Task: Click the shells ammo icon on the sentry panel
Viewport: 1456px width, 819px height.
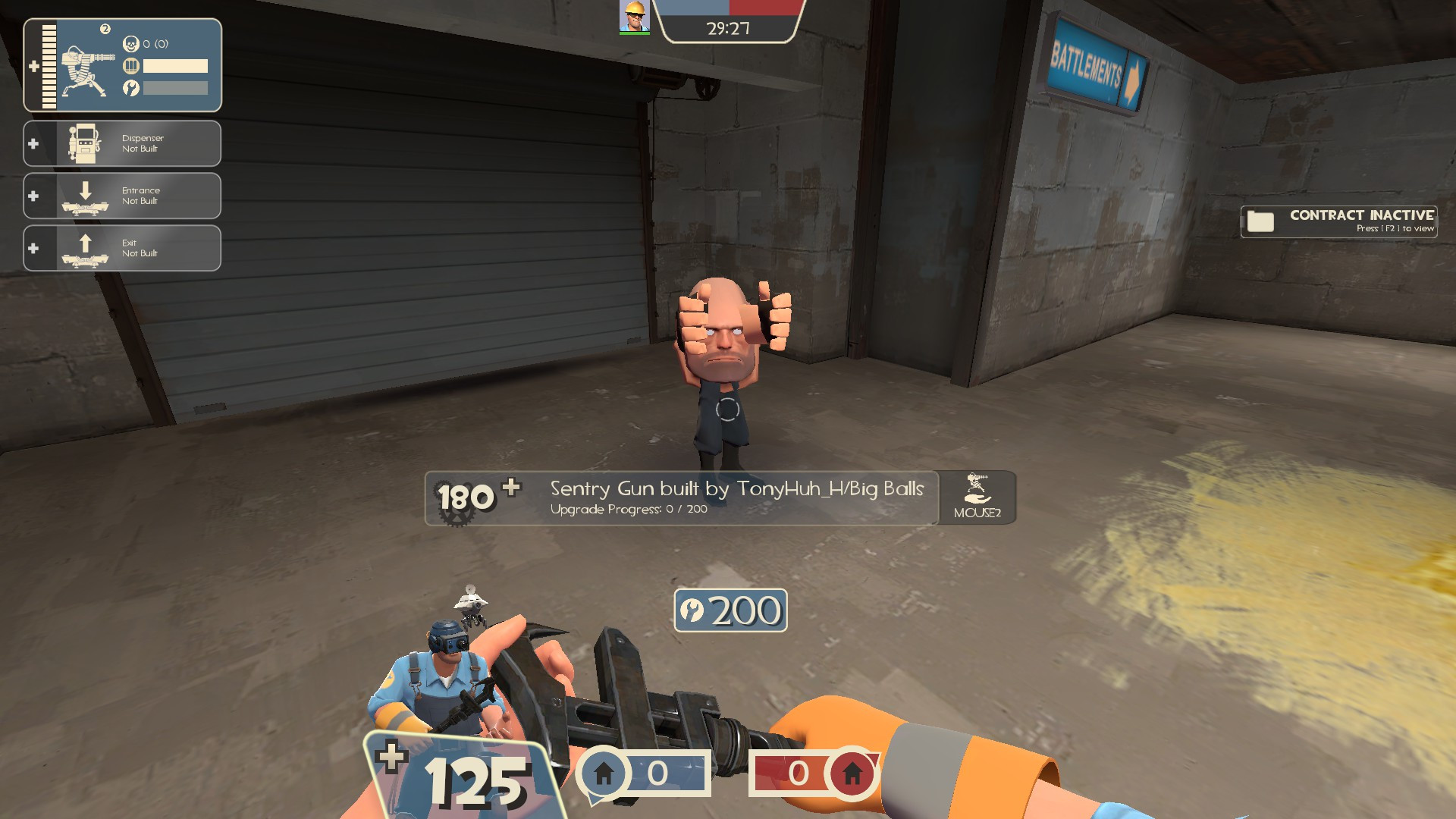Action: [132, 66]
